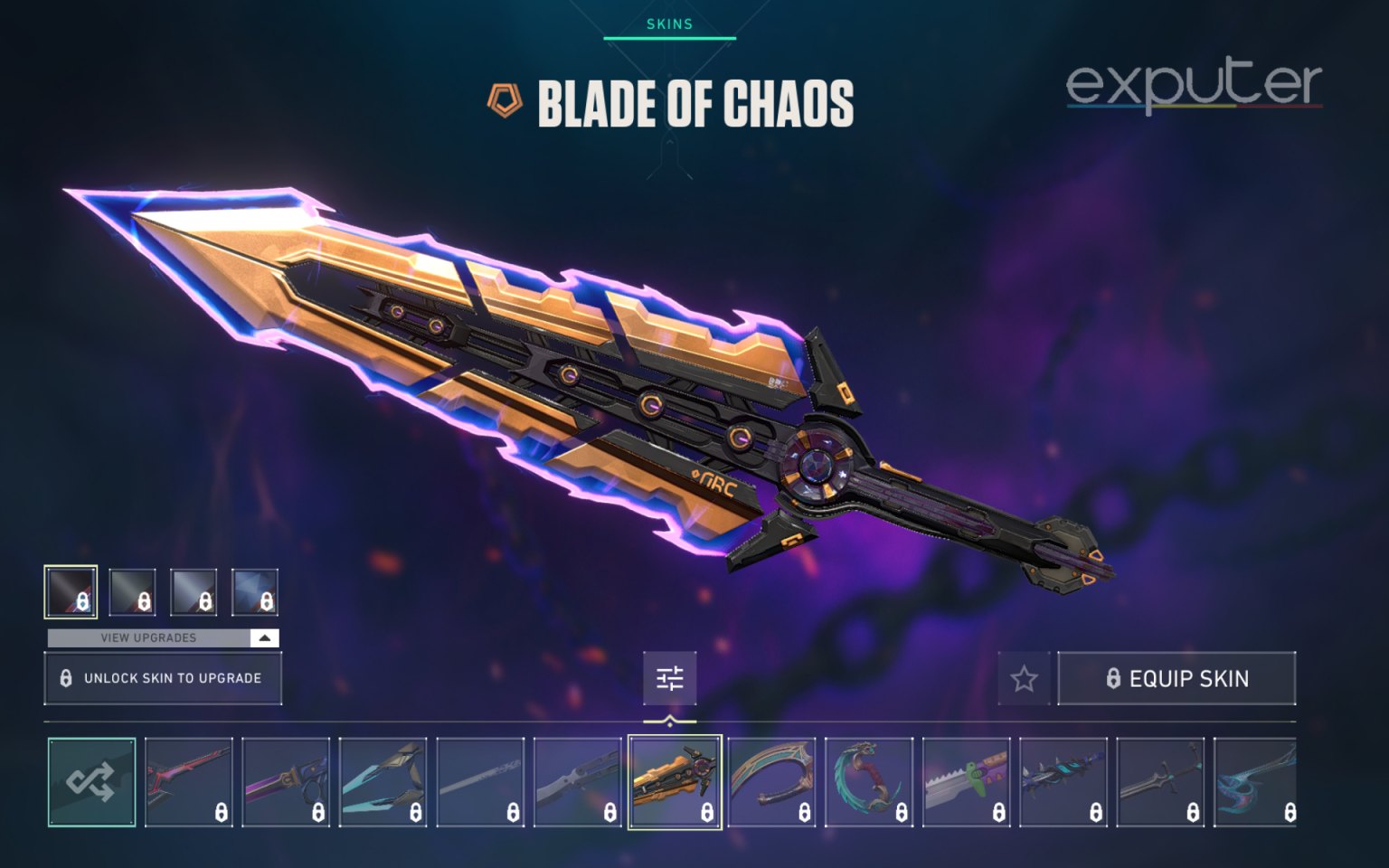Select the blue fourth chroma swatch

(x=256, y=592)
